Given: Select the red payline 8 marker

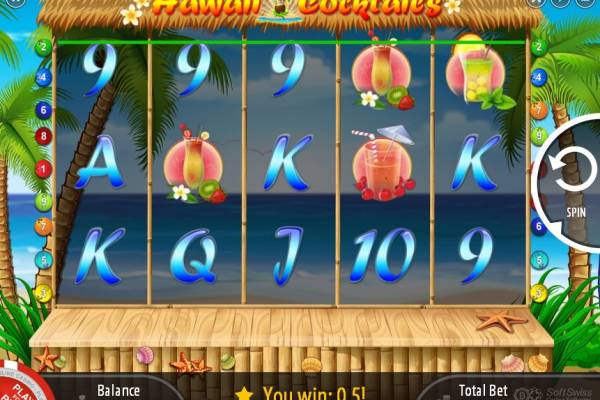Looking at the screenshot, I should pyautogui.click(x=43, y=136).
